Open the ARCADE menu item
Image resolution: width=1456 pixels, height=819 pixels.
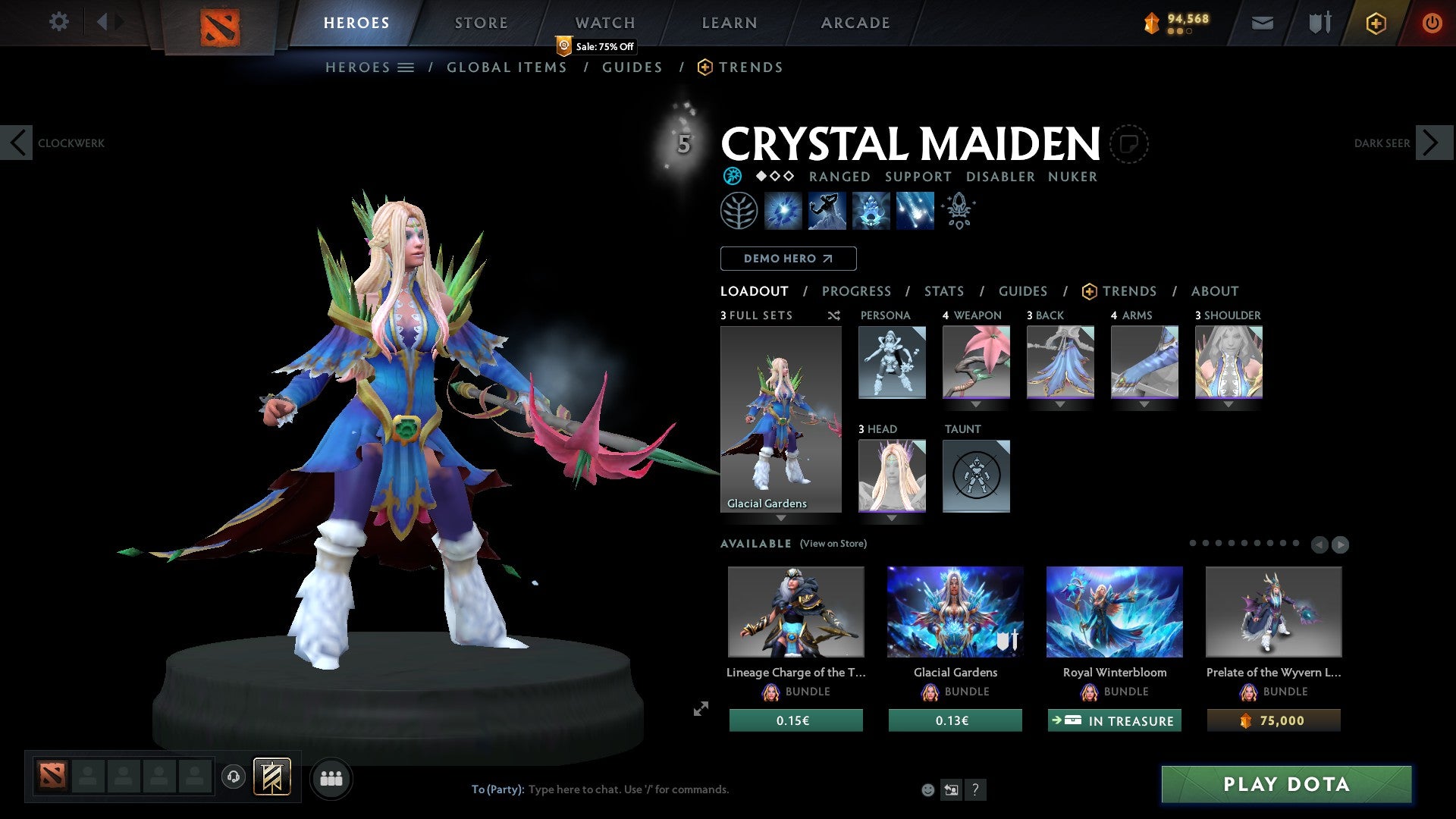855,23
